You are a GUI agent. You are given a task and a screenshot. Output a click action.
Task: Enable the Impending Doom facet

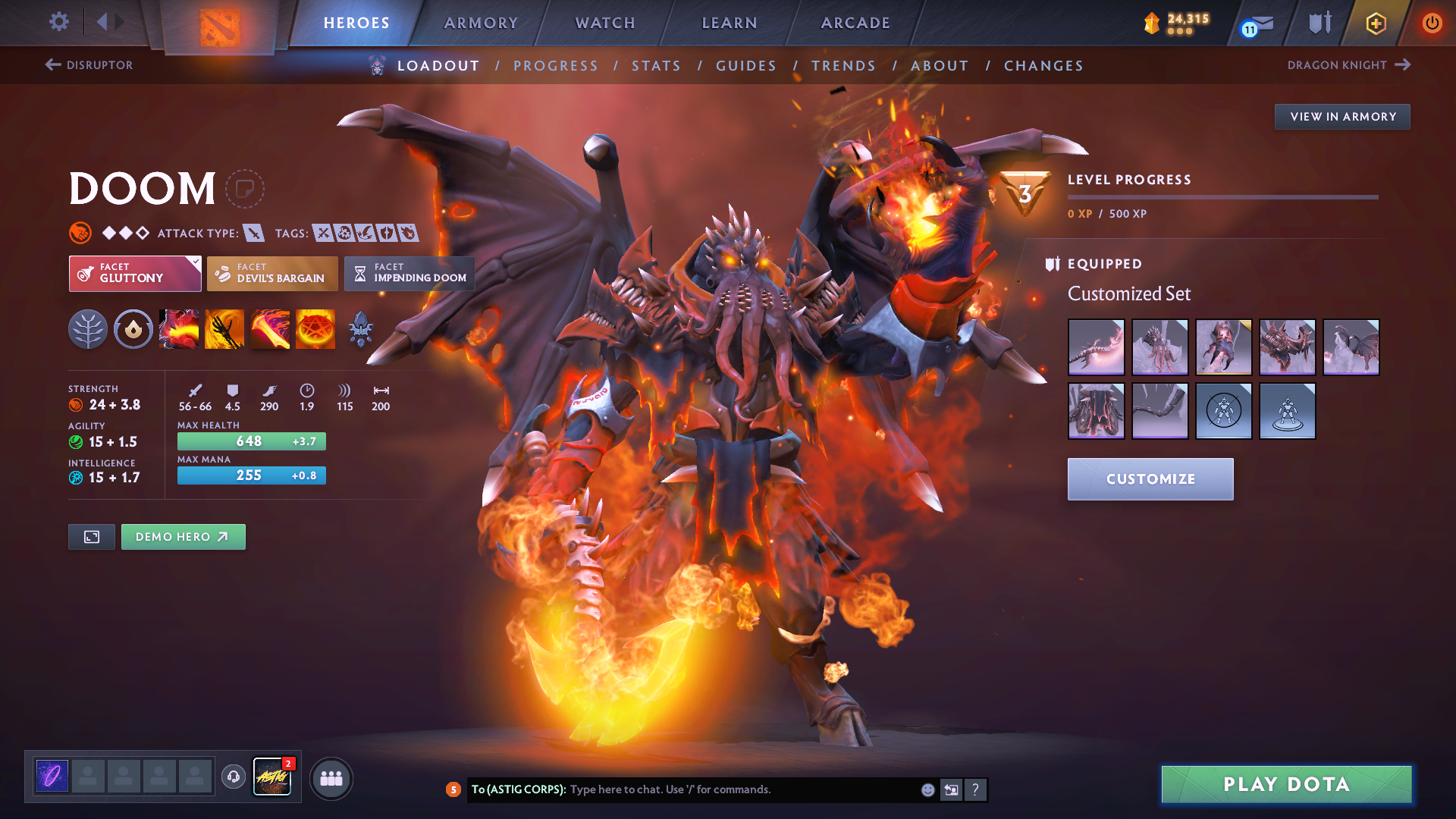coord(409,273)
